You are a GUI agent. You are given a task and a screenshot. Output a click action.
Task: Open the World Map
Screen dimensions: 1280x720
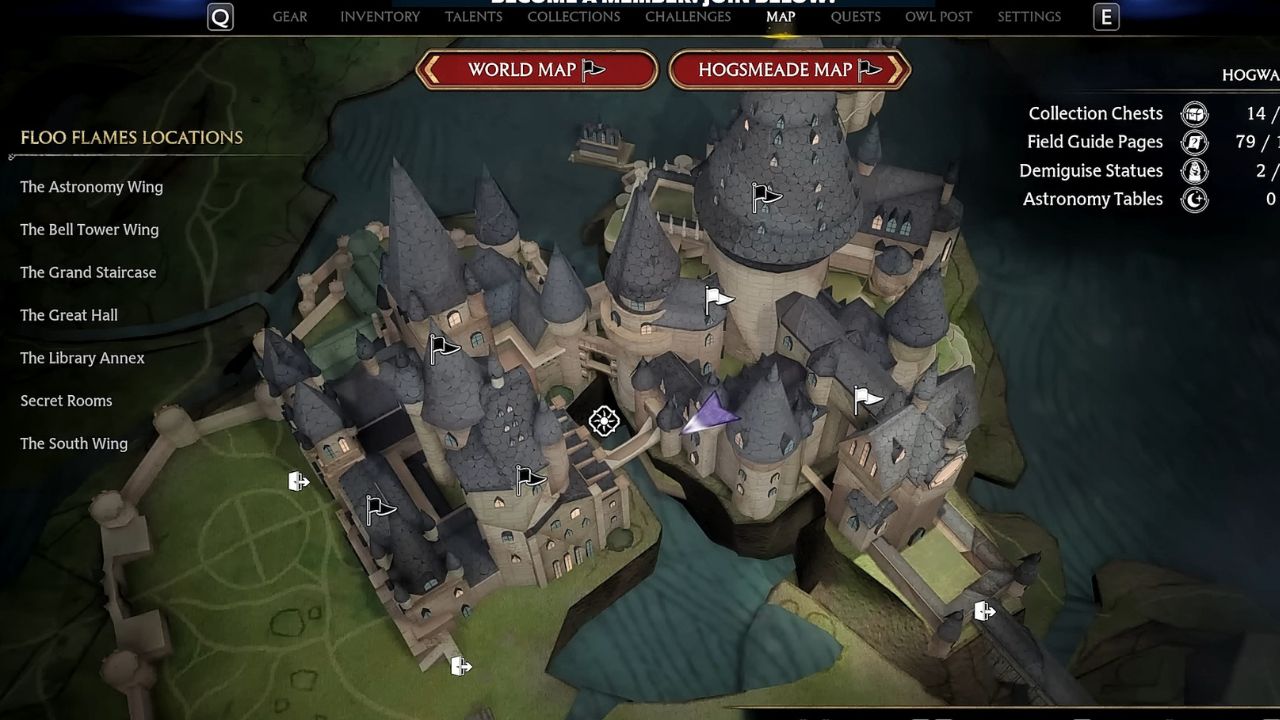(537, 70)
